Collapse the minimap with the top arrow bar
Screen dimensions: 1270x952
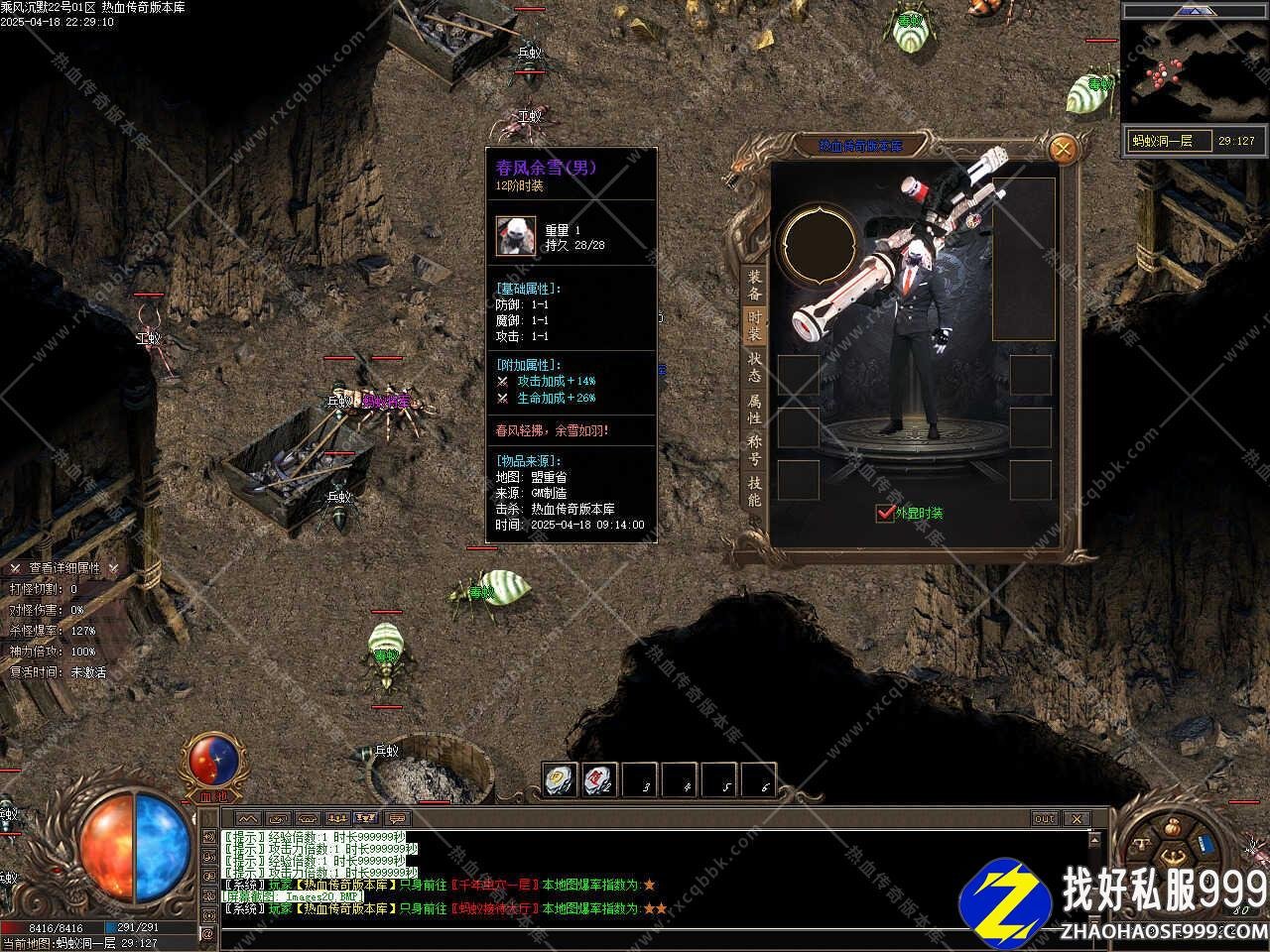pos(1195,11)
